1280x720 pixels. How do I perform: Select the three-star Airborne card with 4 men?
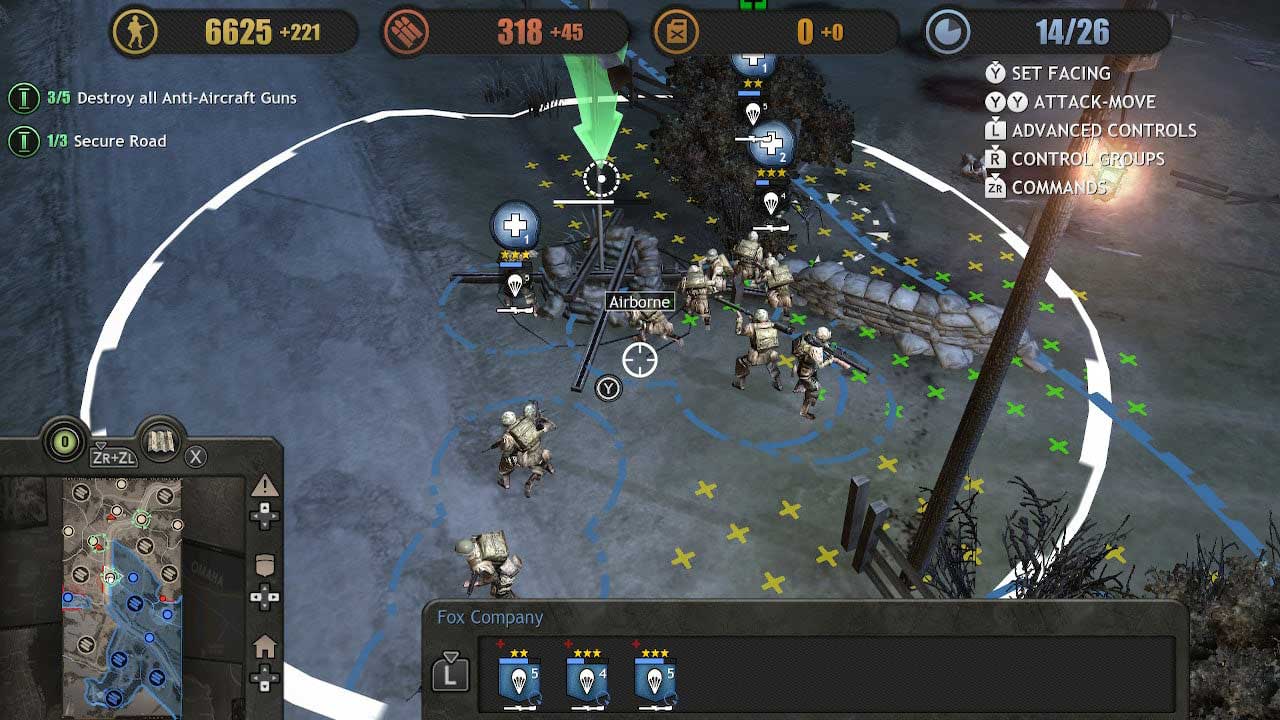(x=587, y=680)
